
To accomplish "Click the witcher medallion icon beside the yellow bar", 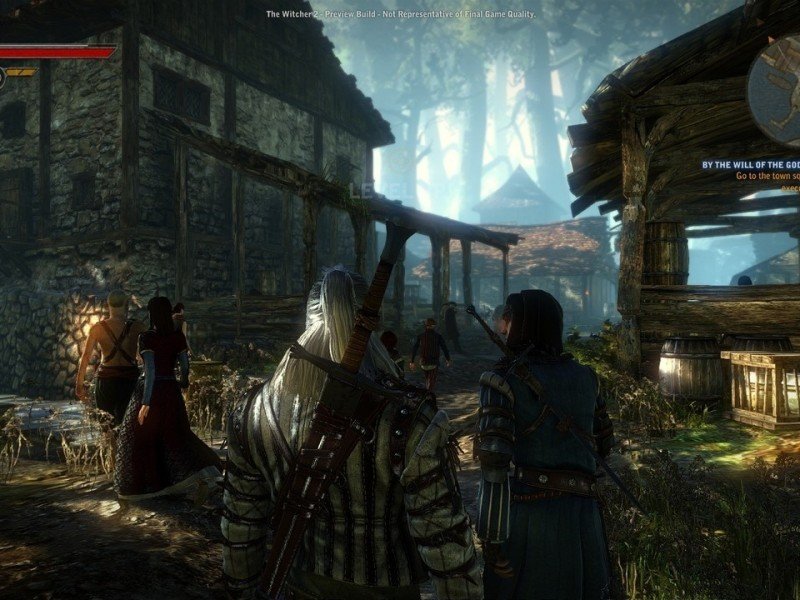I will (x=2, y=77).
